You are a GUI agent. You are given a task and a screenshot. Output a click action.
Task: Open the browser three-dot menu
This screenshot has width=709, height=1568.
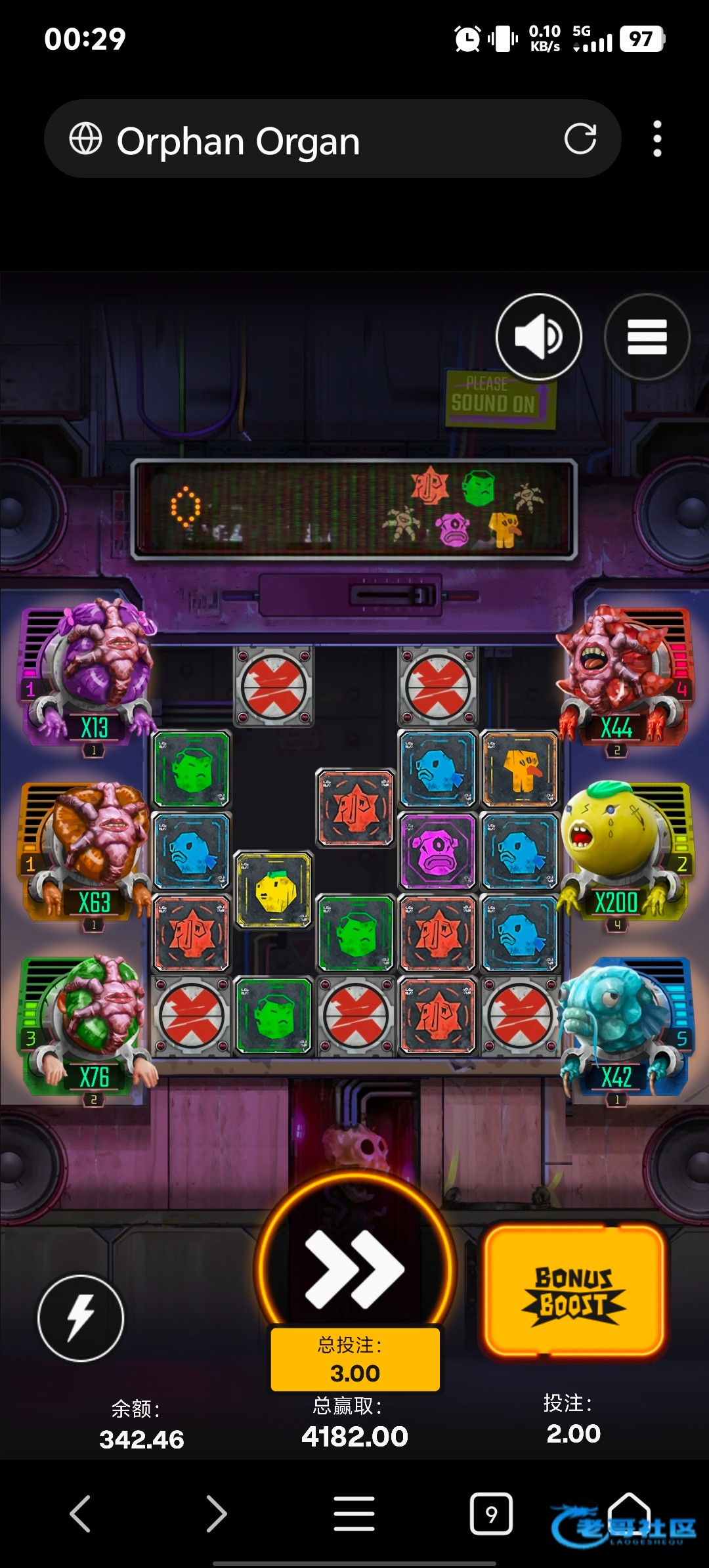click(657, 139)
